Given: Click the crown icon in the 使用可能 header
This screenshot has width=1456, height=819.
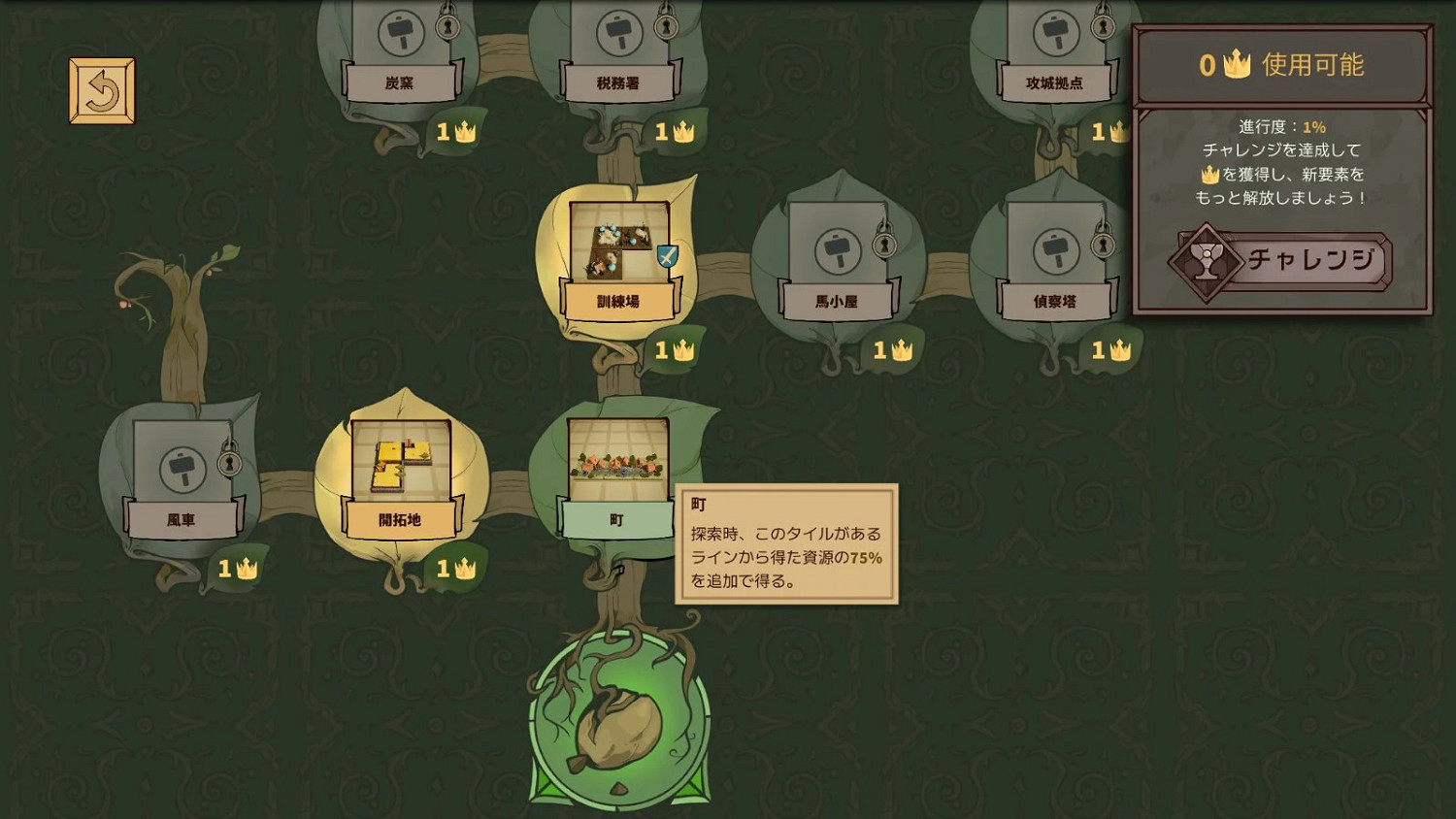Looking at the screenshot, I should (1235, 65).
